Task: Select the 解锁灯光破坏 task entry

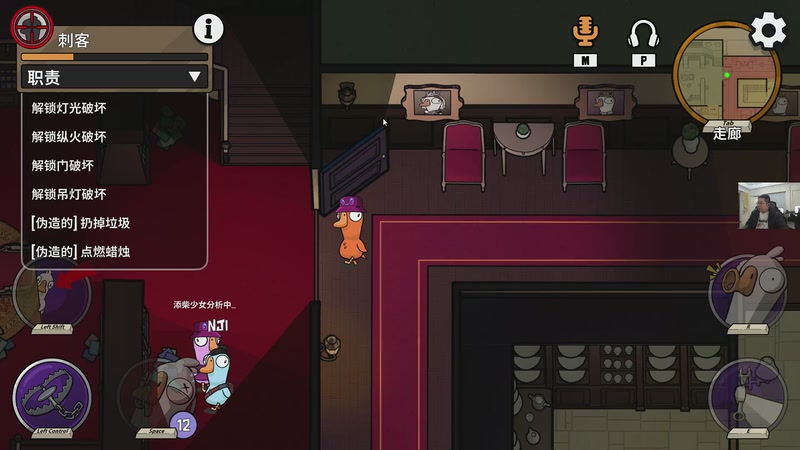Action: point(69,108)
